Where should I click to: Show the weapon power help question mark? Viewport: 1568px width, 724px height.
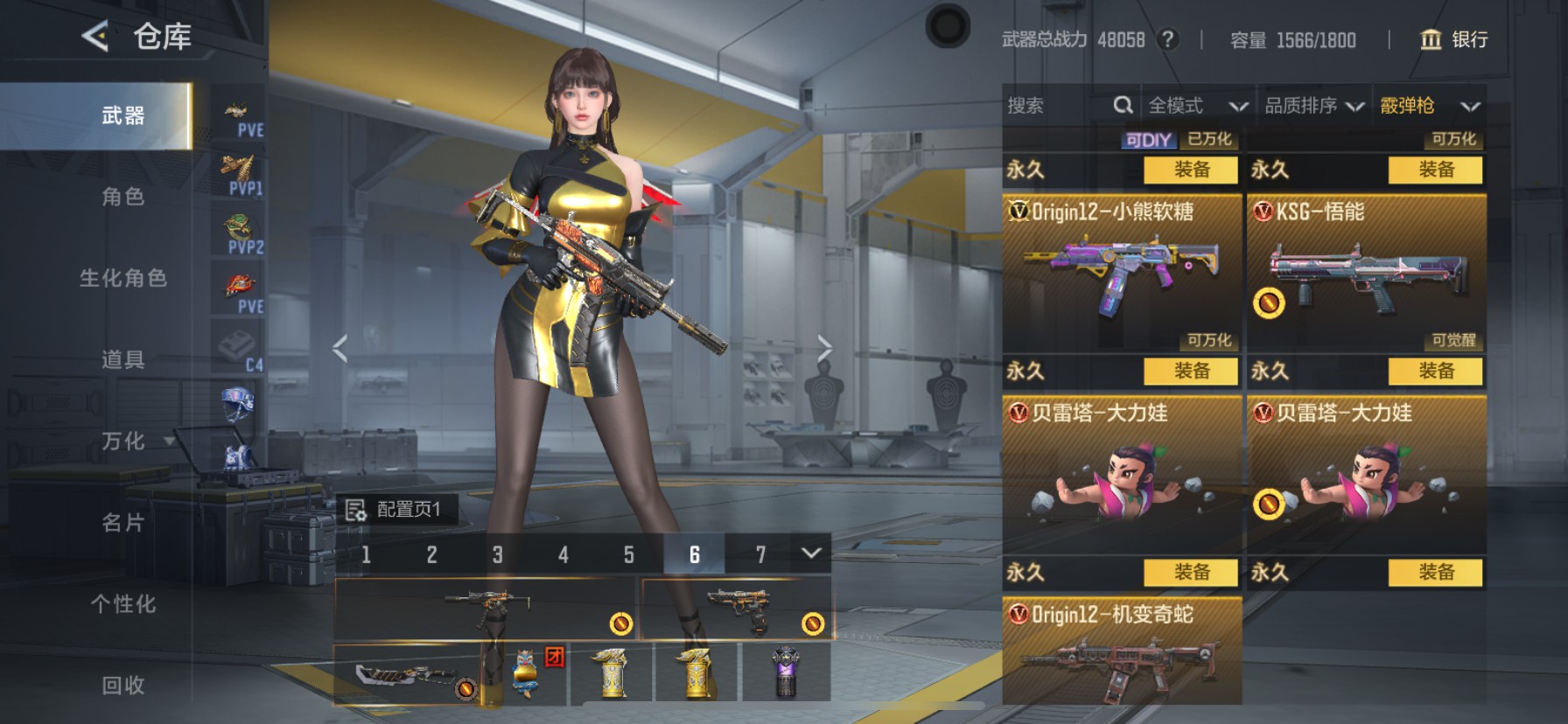pos(1167,40)
